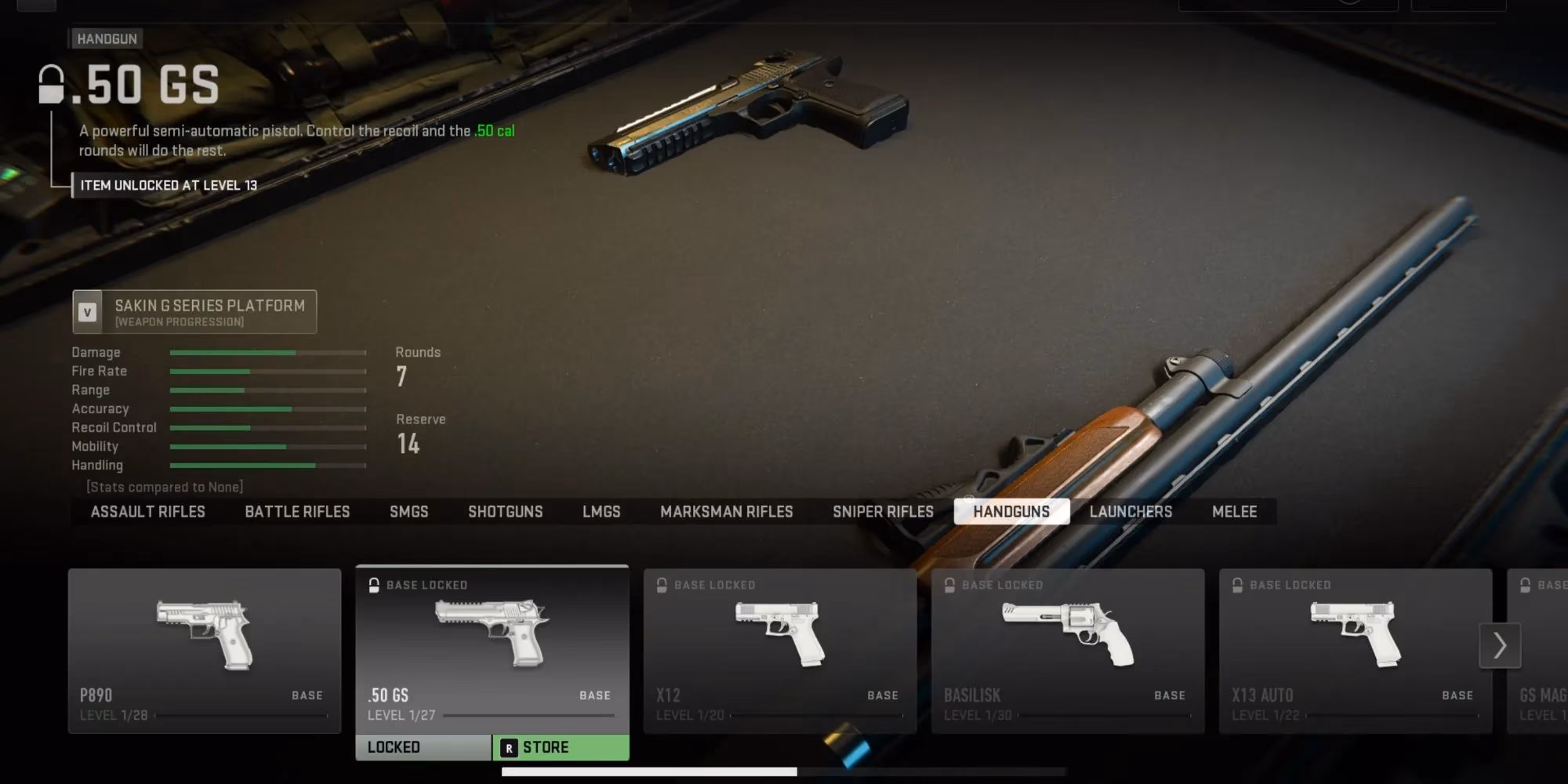Choose the Sniper Rifles category
Screen dimensions: 1568x784
pos(883,512)
